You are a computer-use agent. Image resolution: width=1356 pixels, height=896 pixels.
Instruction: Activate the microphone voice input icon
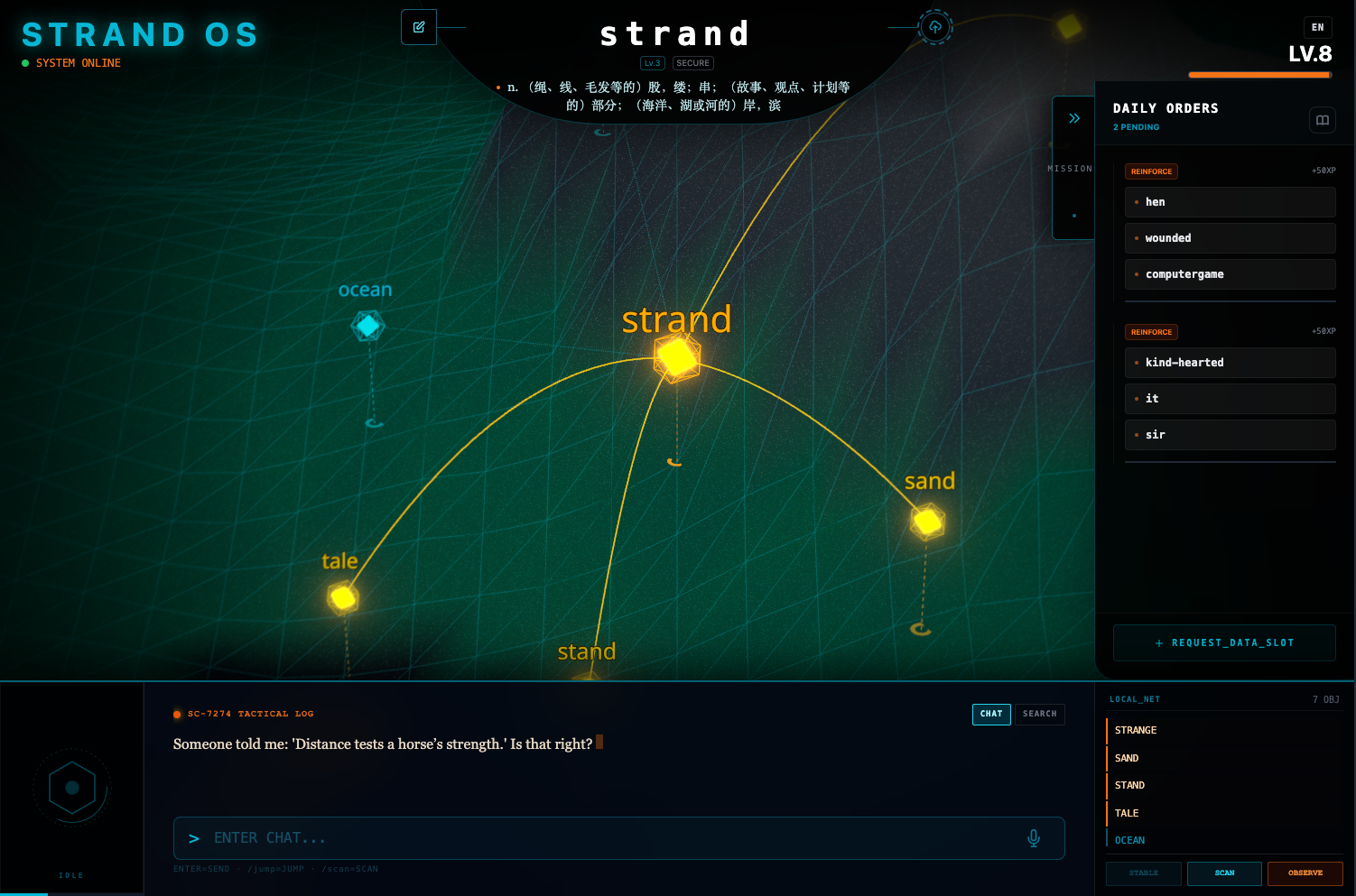1034,838
